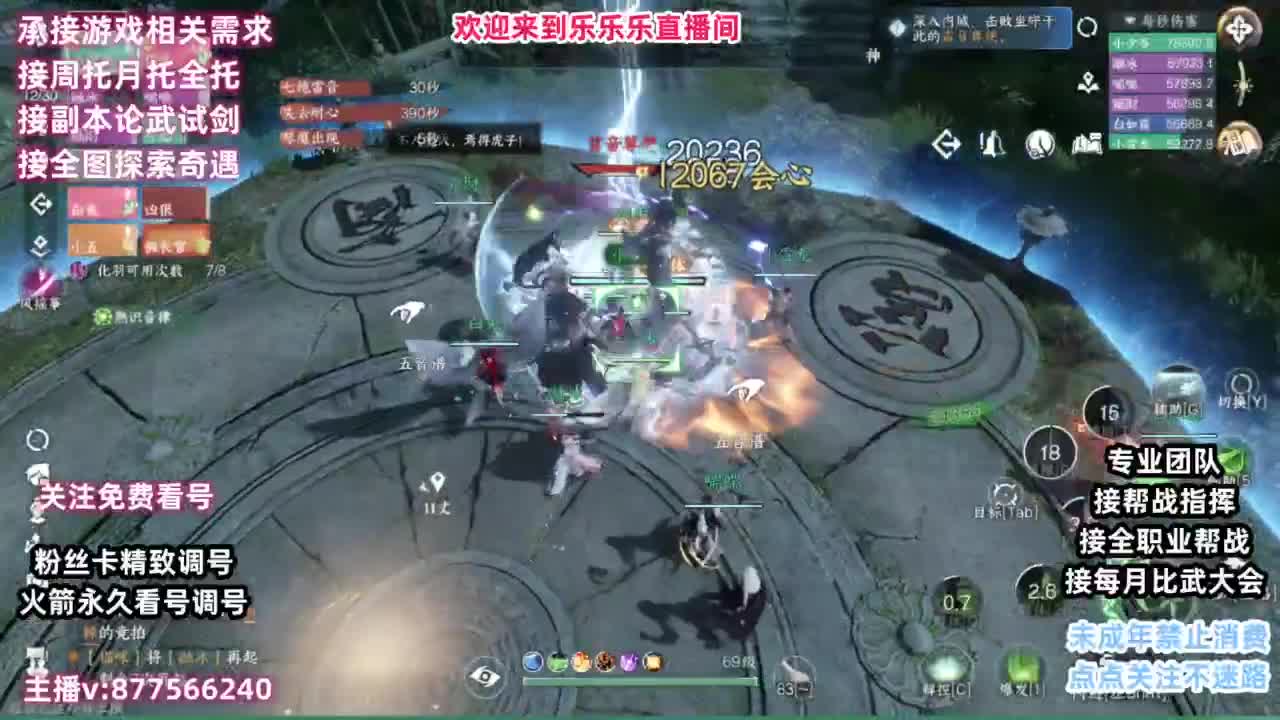The image size is (1280, 720).
Task: Collapse the item count with the [-] control near 83
Action: point(806,688)
